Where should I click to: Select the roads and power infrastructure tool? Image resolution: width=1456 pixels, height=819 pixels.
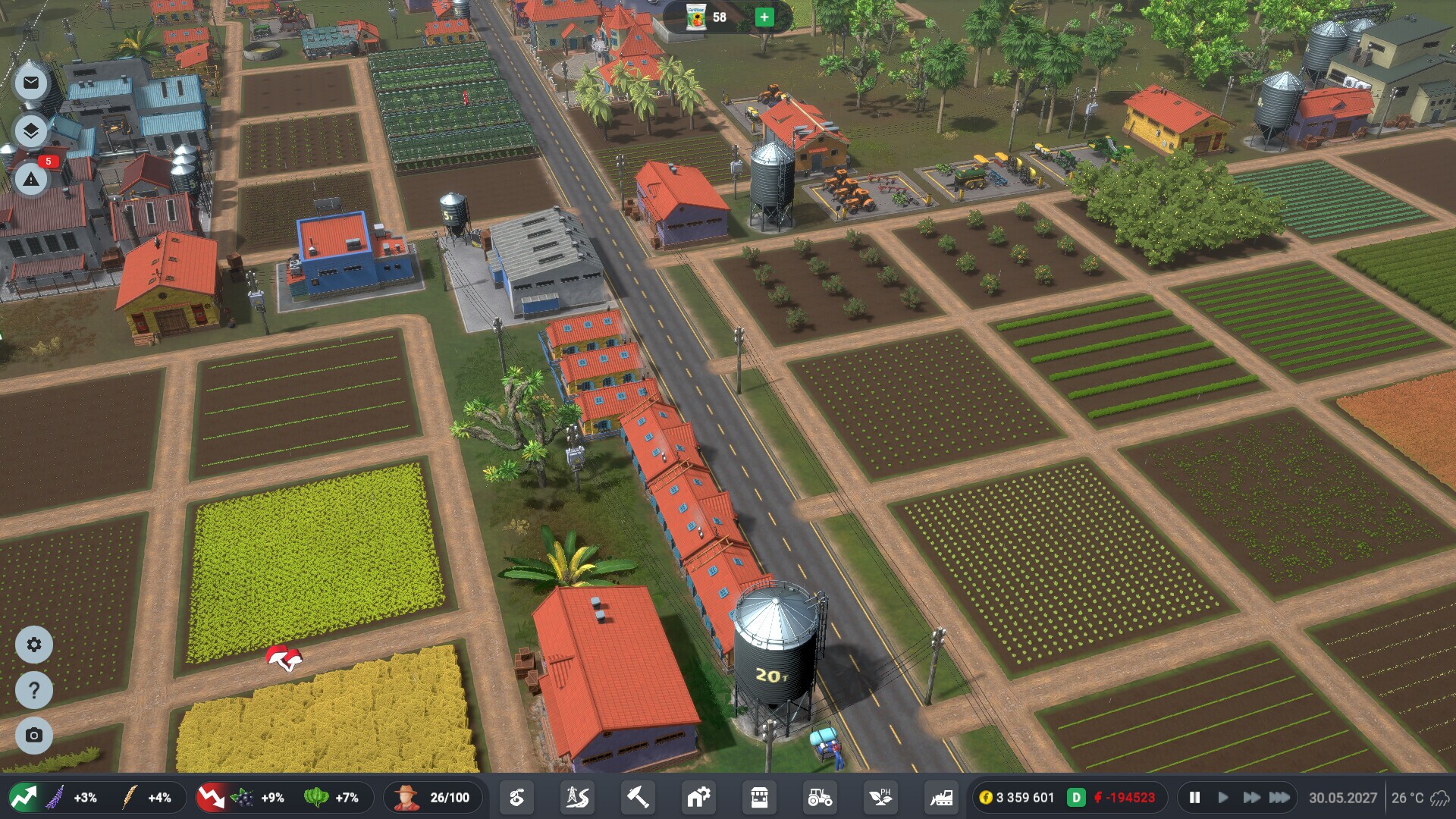[576, 797]
